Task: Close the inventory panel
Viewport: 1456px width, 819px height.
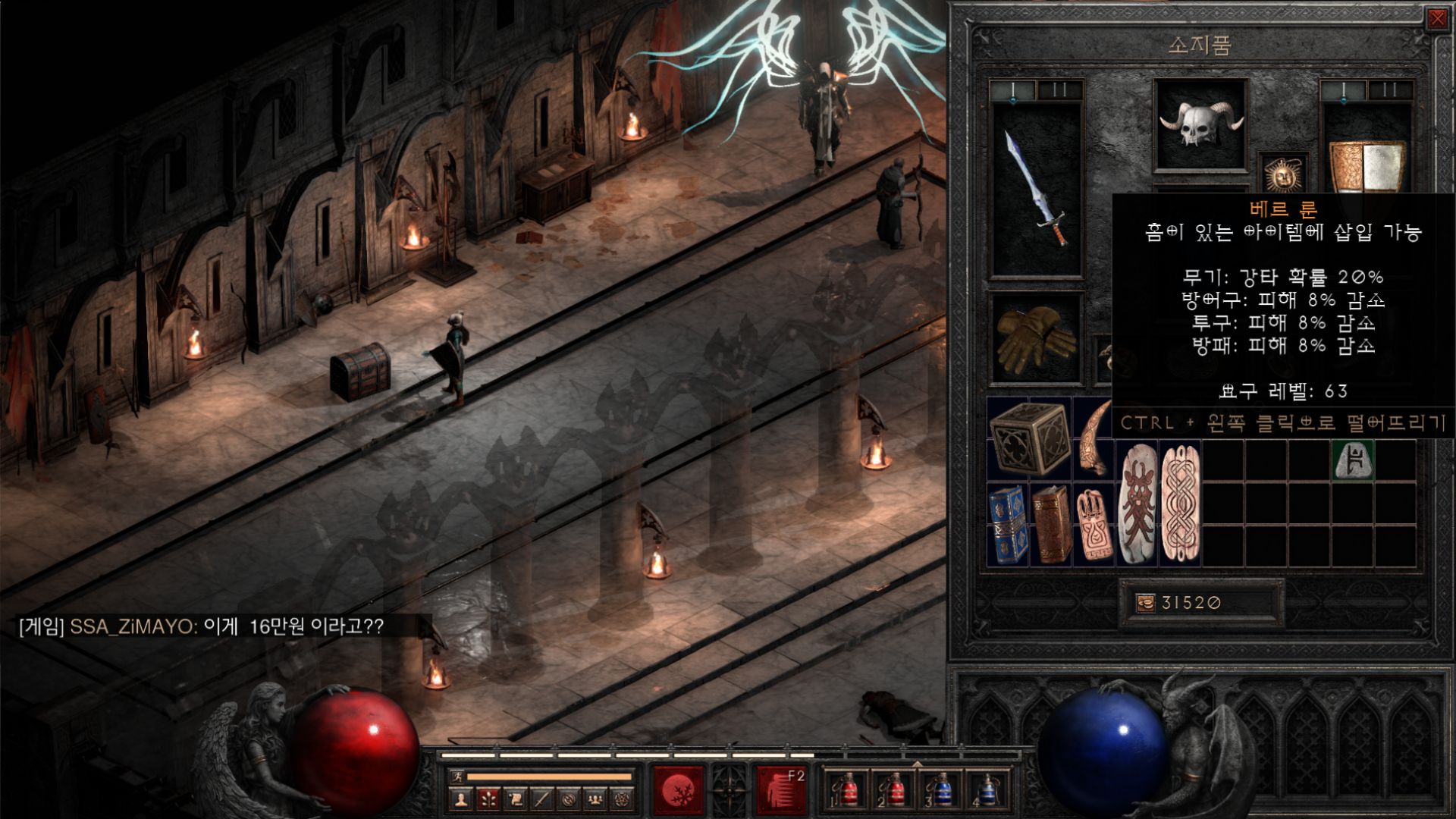Action: (1436, 19)
